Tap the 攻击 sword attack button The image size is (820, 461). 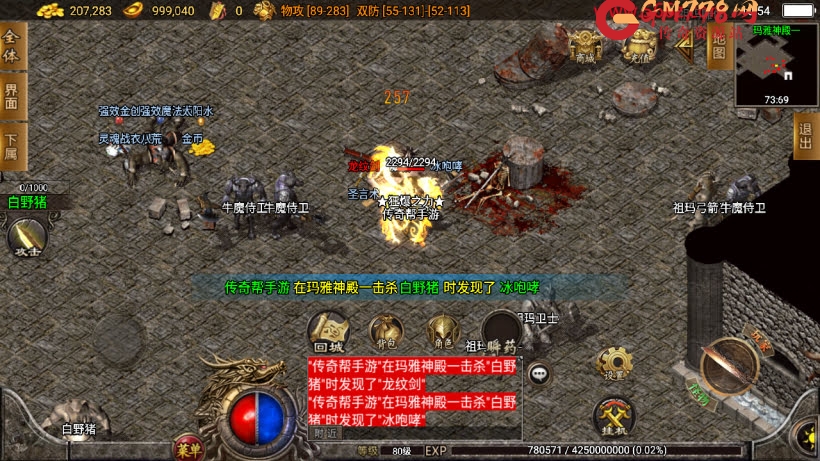pos(26,238)
